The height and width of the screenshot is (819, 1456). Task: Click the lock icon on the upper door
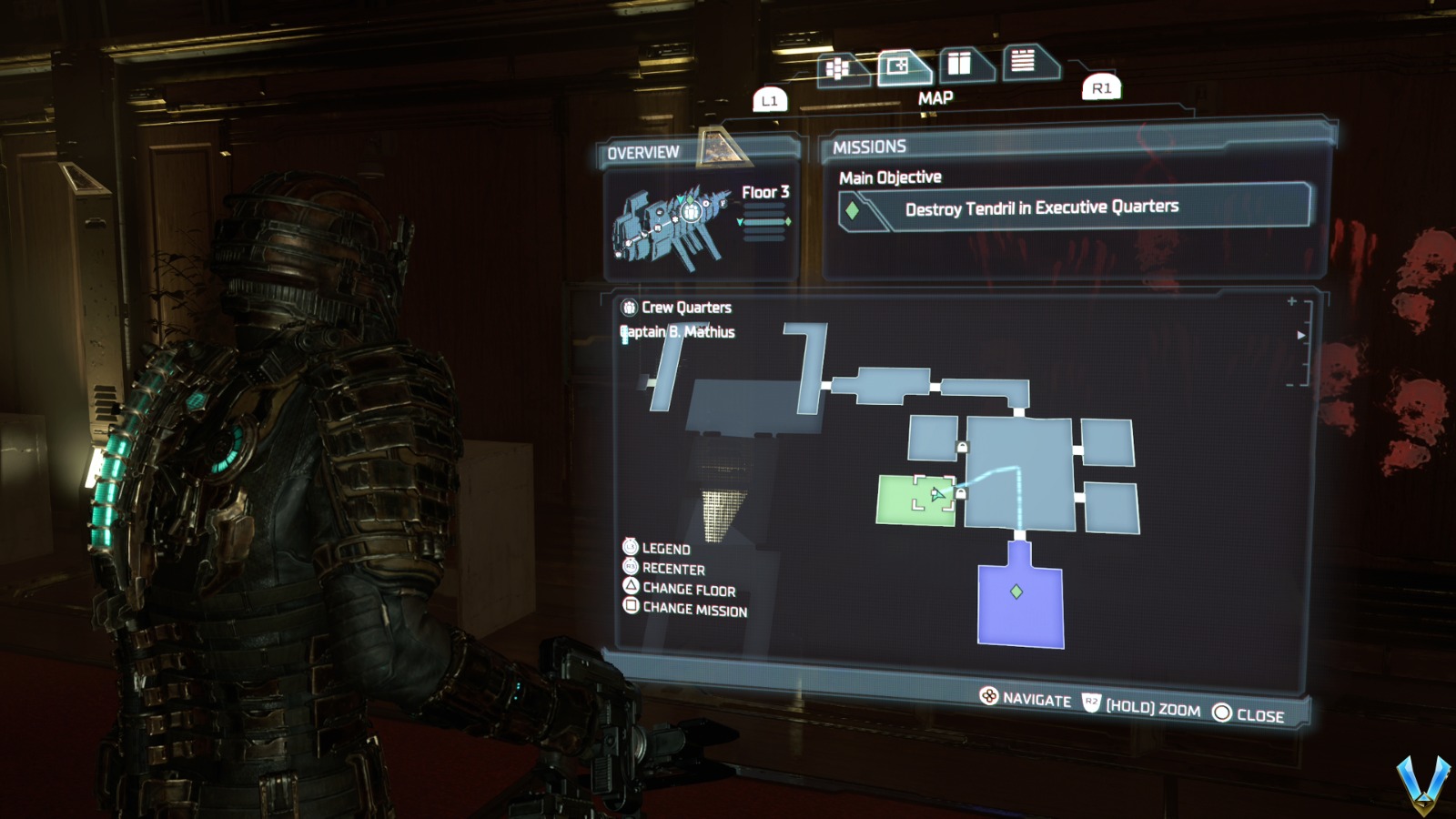(x=961, y=446)
